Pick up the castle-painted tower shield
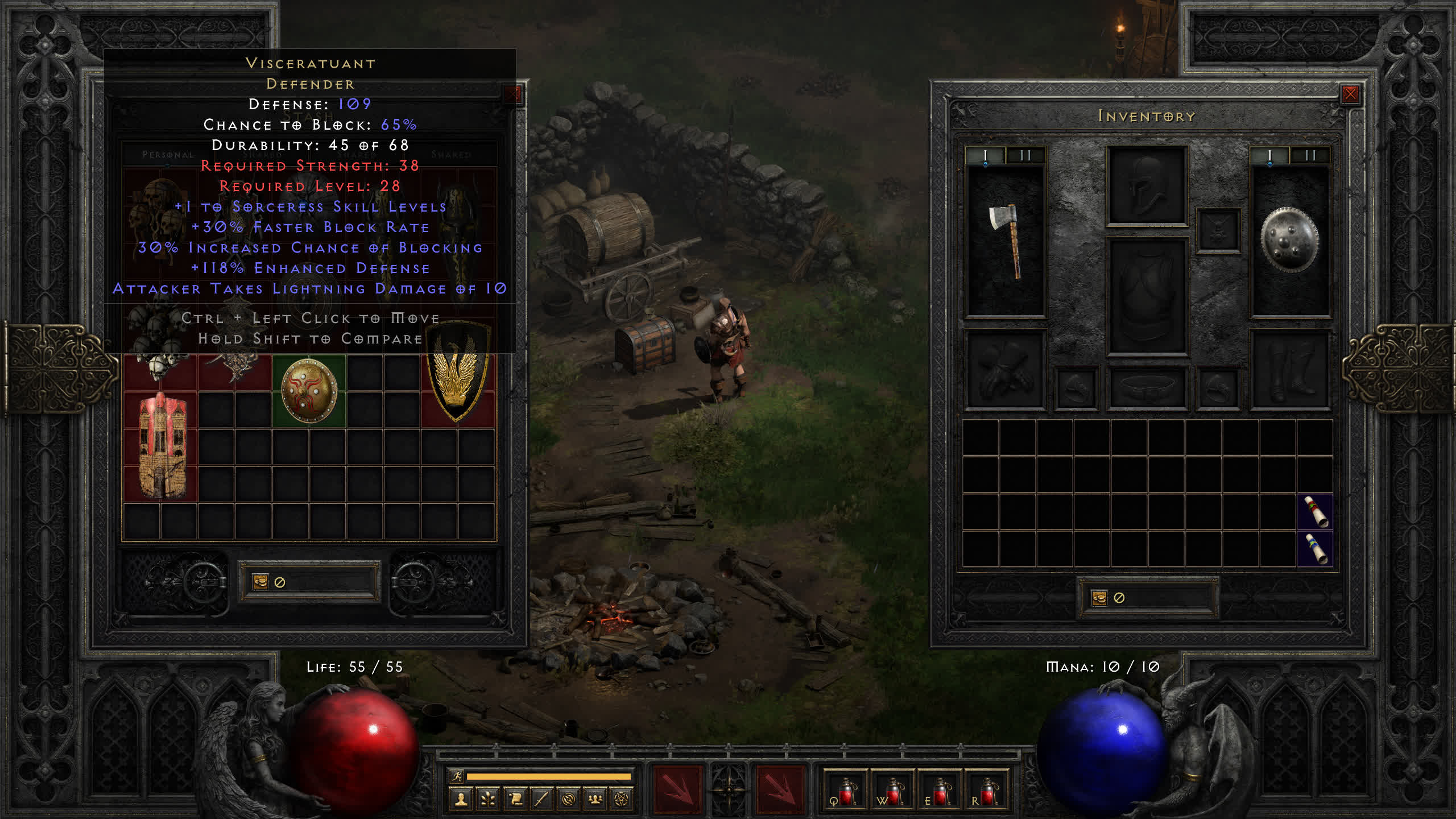The height and width of the screenshot is (819, 1456). point(161,446)
